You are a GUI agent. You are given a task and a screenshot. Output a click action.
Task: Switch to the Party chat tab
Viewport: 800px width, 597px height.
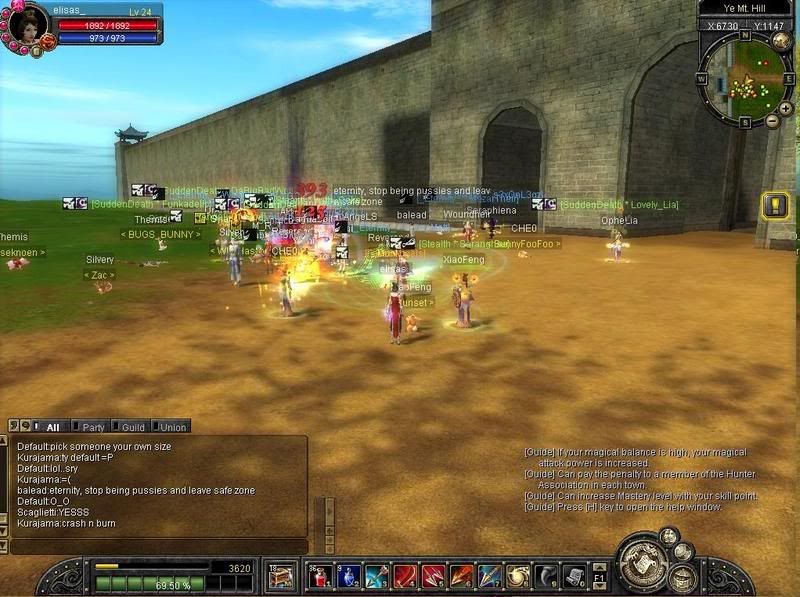coord(93,427)
